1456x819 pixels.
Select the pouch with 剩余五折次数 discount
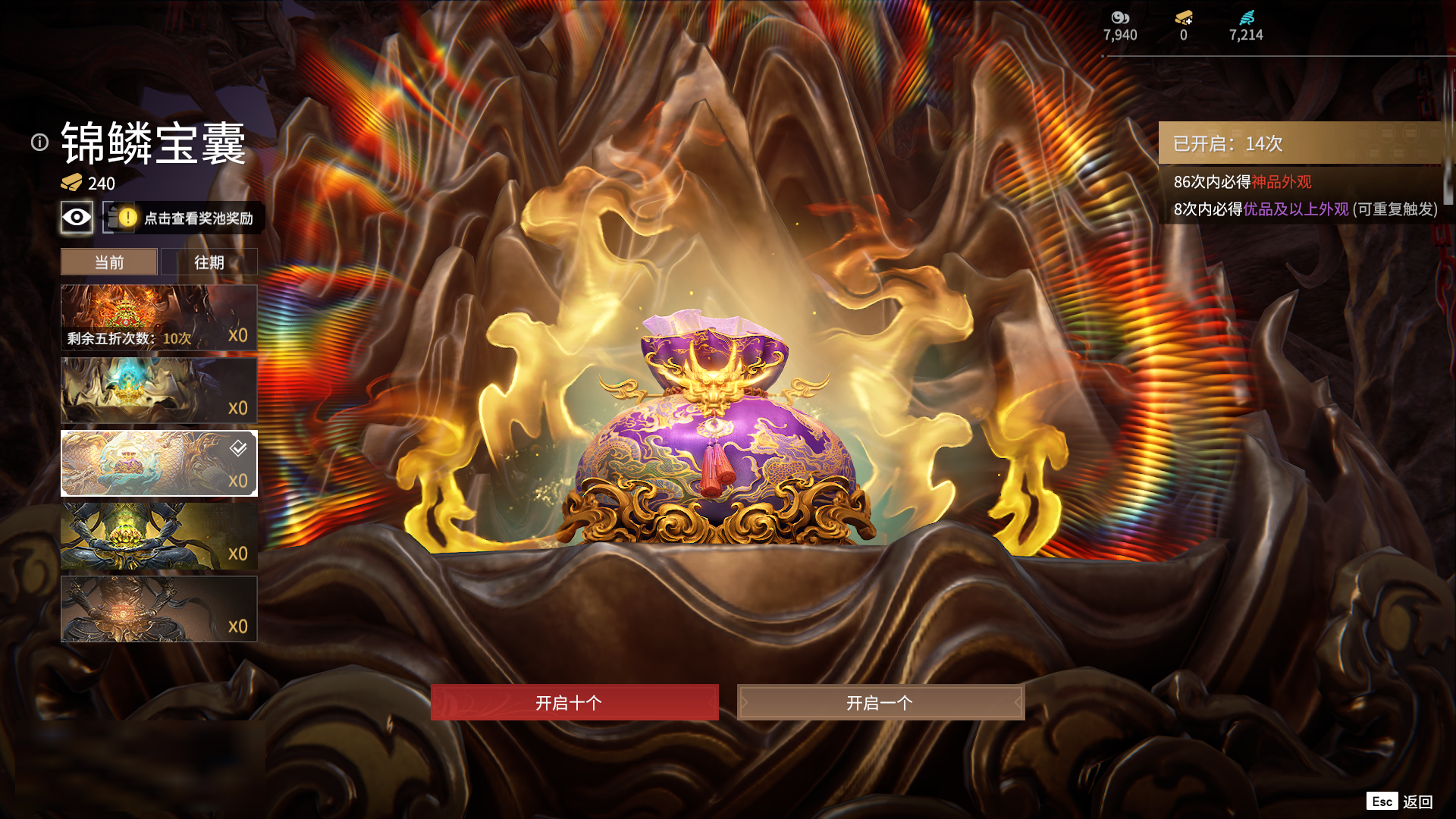pos(158,318)
